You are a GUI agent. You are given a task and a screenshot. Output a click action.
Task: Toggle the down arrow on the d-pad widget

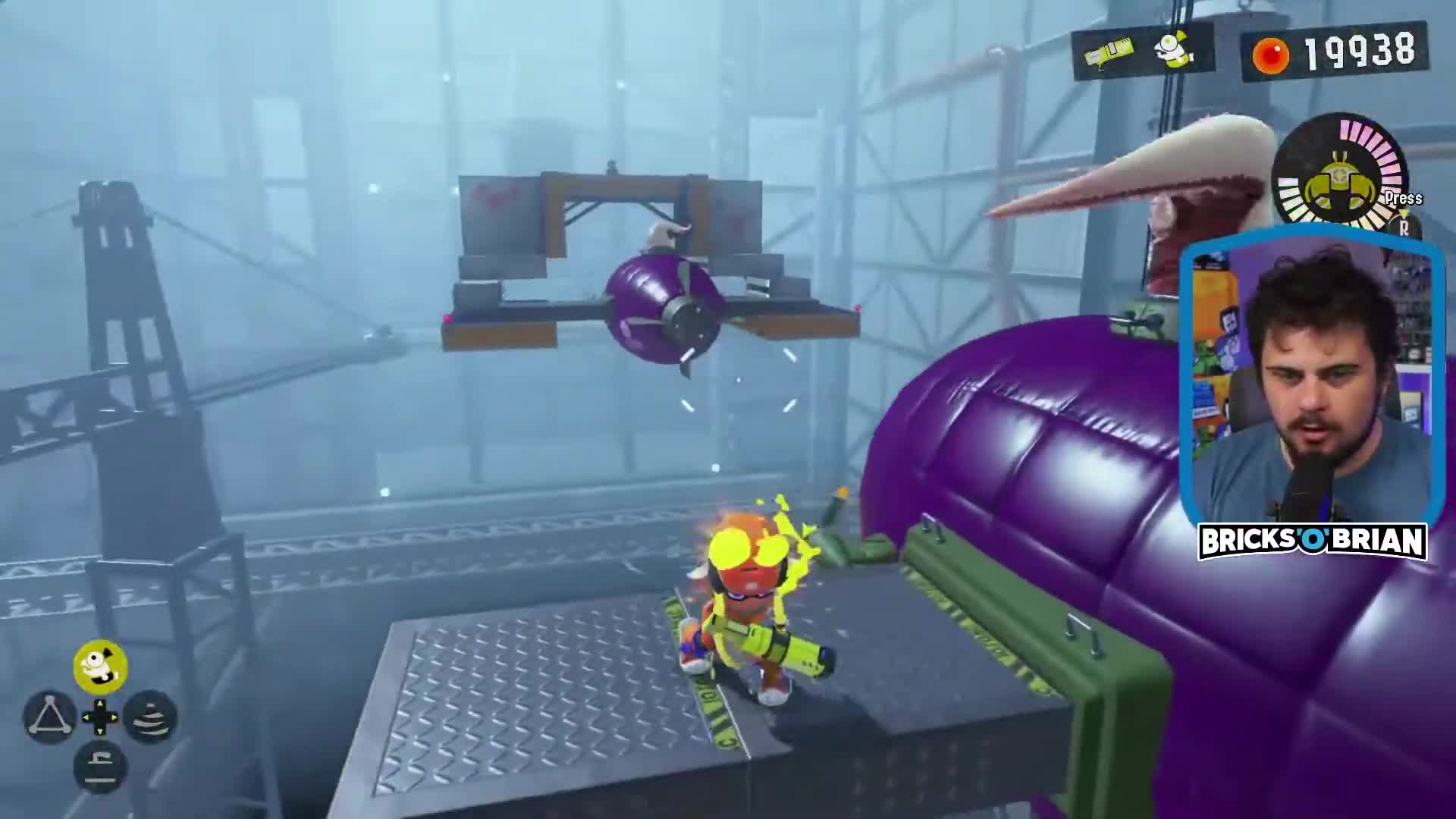click(100, 732)
